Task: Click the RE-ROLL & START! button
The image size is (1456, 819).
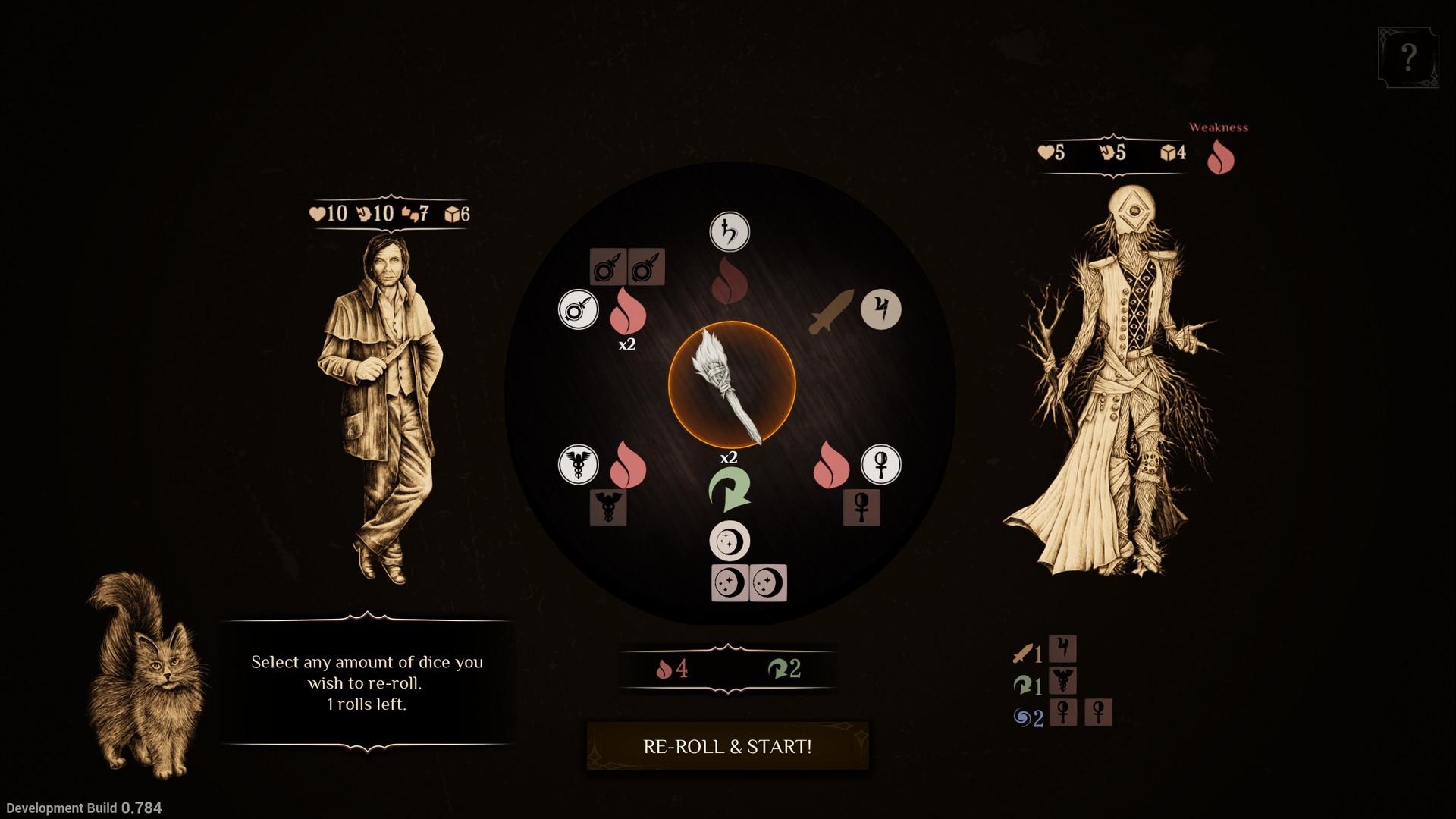Action: 727,746
